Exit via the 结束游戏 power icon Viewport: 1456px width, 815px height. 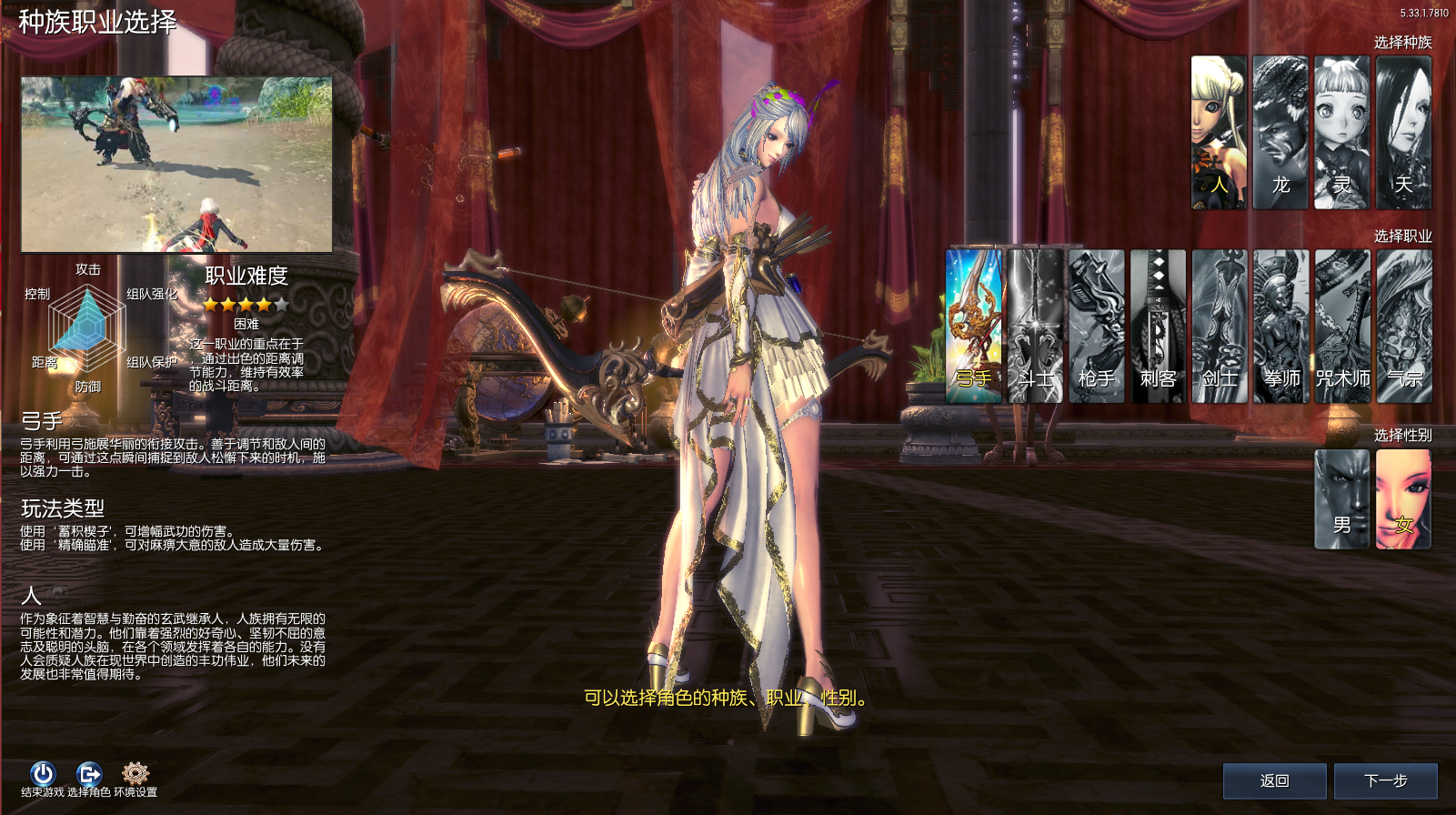point(43,774)
